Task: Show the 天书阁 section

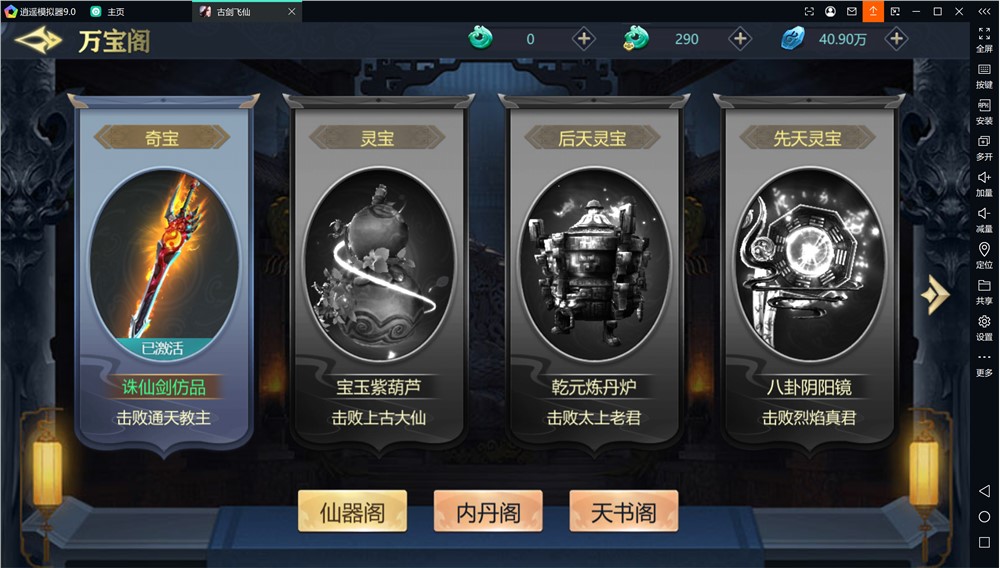Action: 624,512
